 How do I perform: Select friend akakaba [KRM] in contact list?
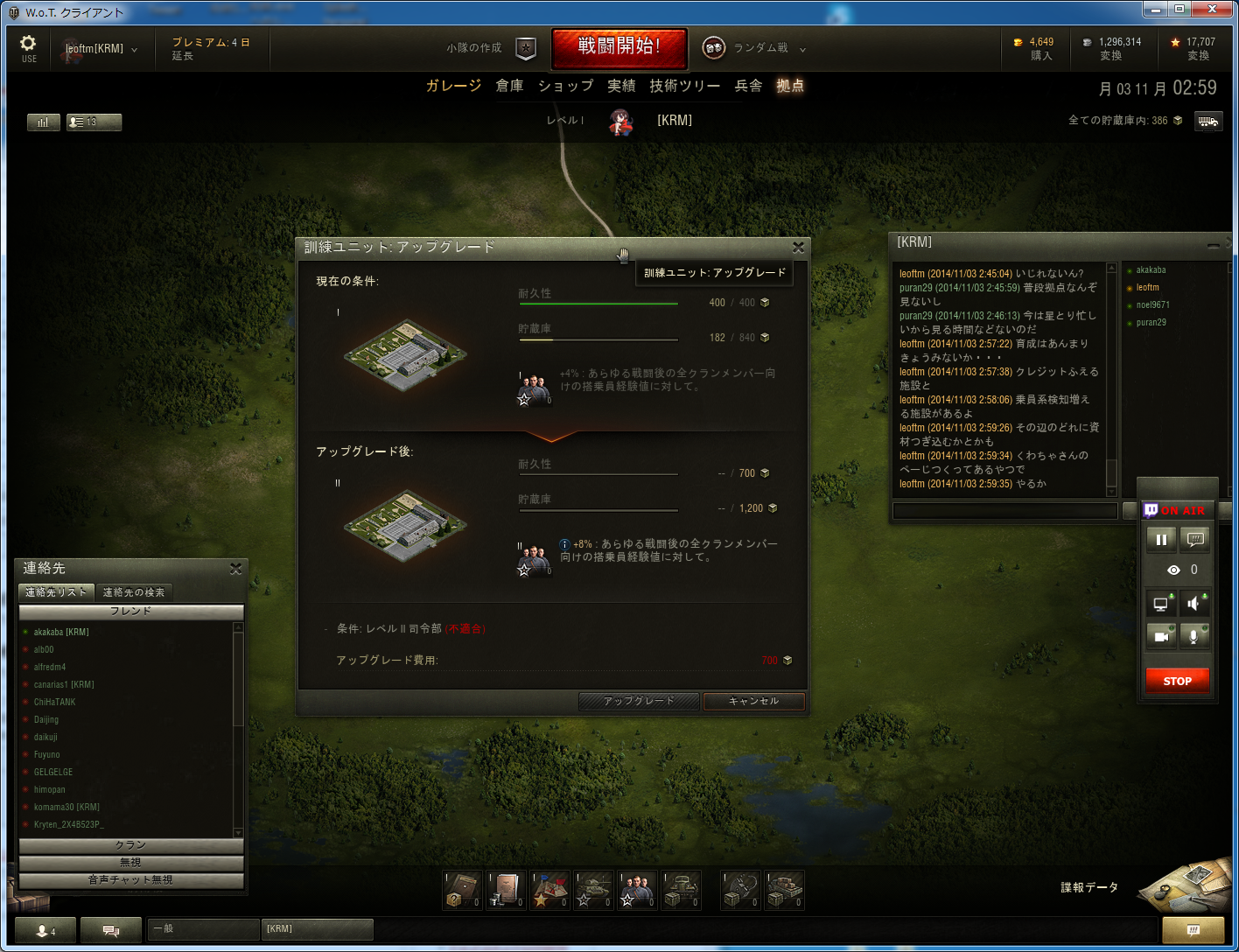pos(61,632)
